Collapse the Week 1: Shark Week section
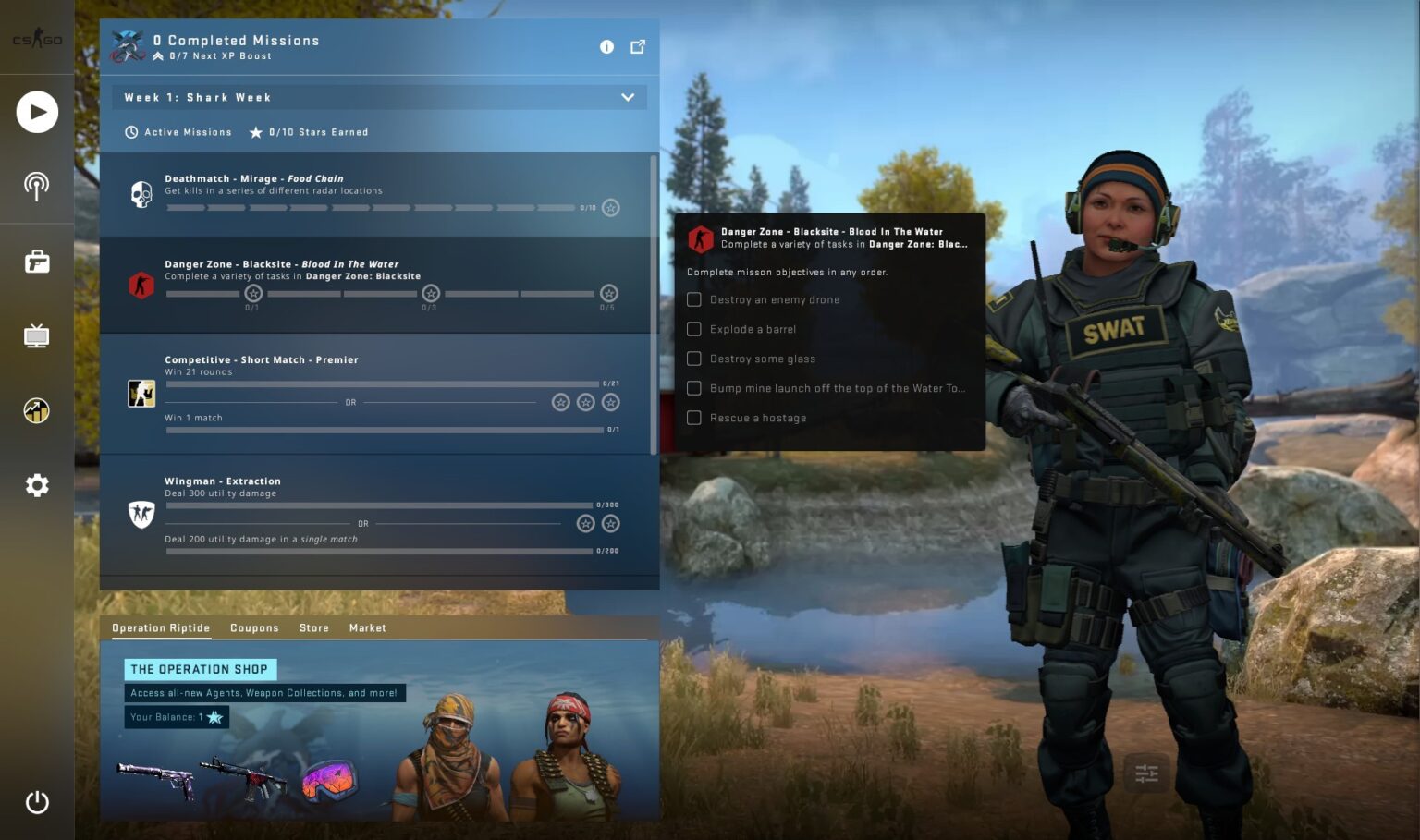 click(x=628, y=96)
